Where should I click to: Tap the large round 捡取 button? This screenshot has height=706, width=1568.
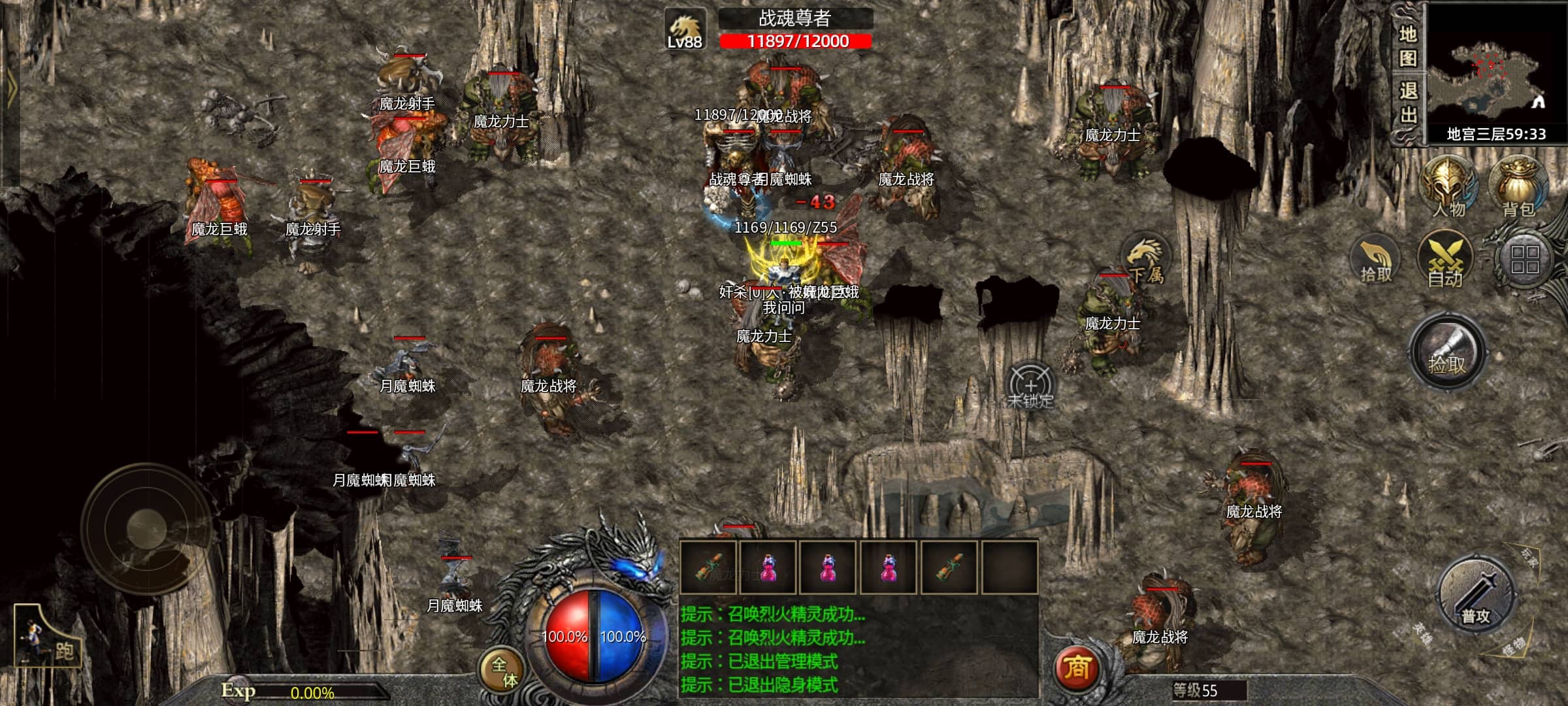coord(1447,353)
